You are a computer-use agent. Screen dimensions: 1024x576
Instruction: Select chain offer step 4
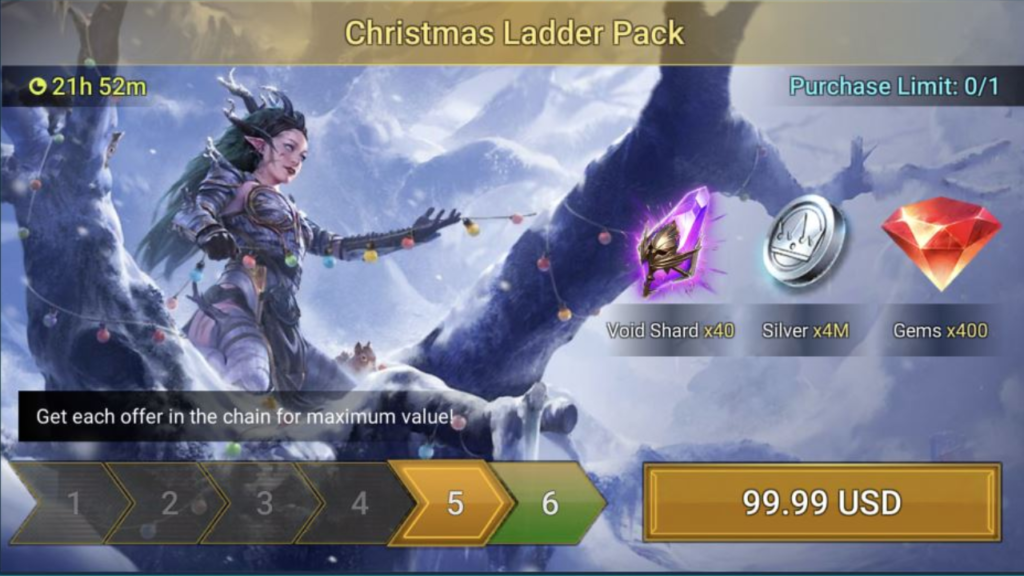coord(359,503)
